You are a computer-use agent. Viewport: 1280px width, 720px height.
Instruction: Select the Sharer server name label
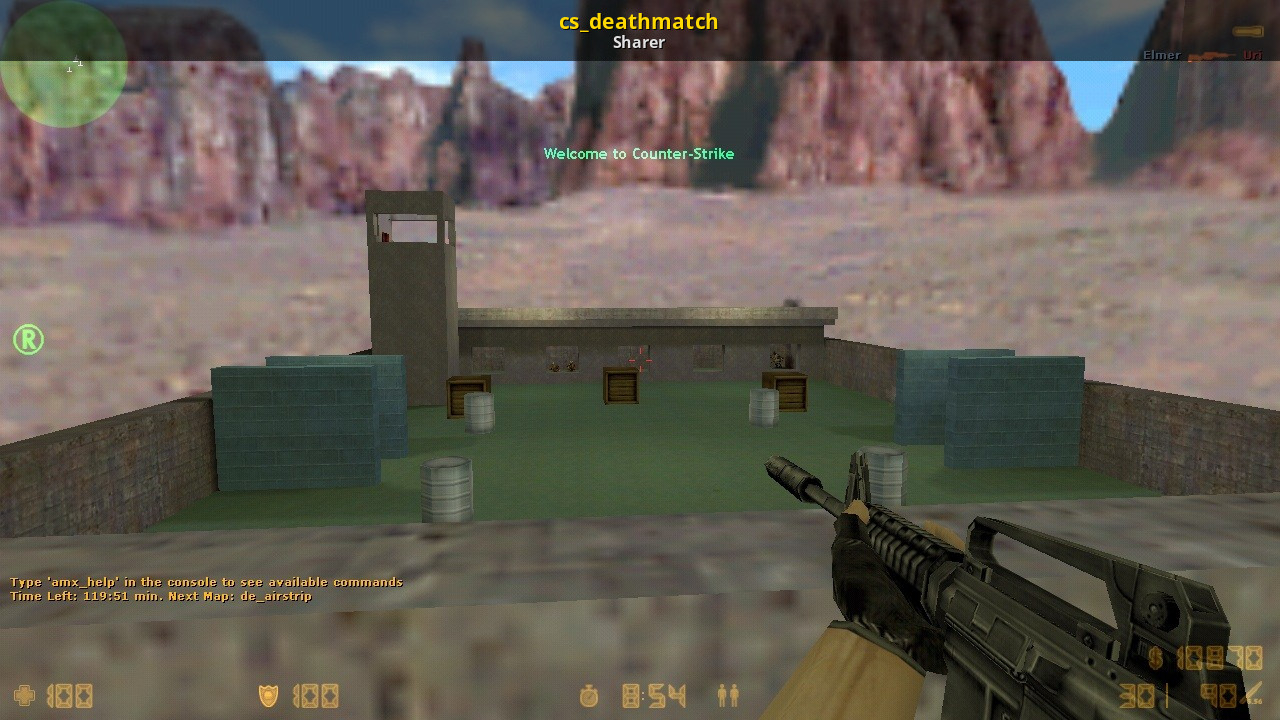638,42
